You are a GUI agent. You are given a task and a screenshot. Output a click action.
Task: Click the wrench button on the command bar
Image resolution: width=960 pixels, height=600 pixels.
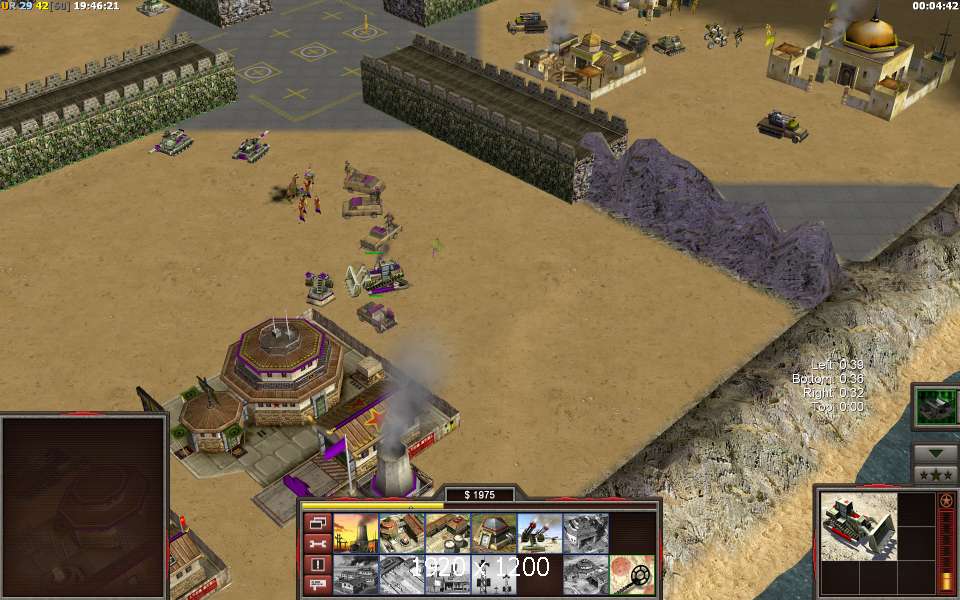tap(317, 544)
